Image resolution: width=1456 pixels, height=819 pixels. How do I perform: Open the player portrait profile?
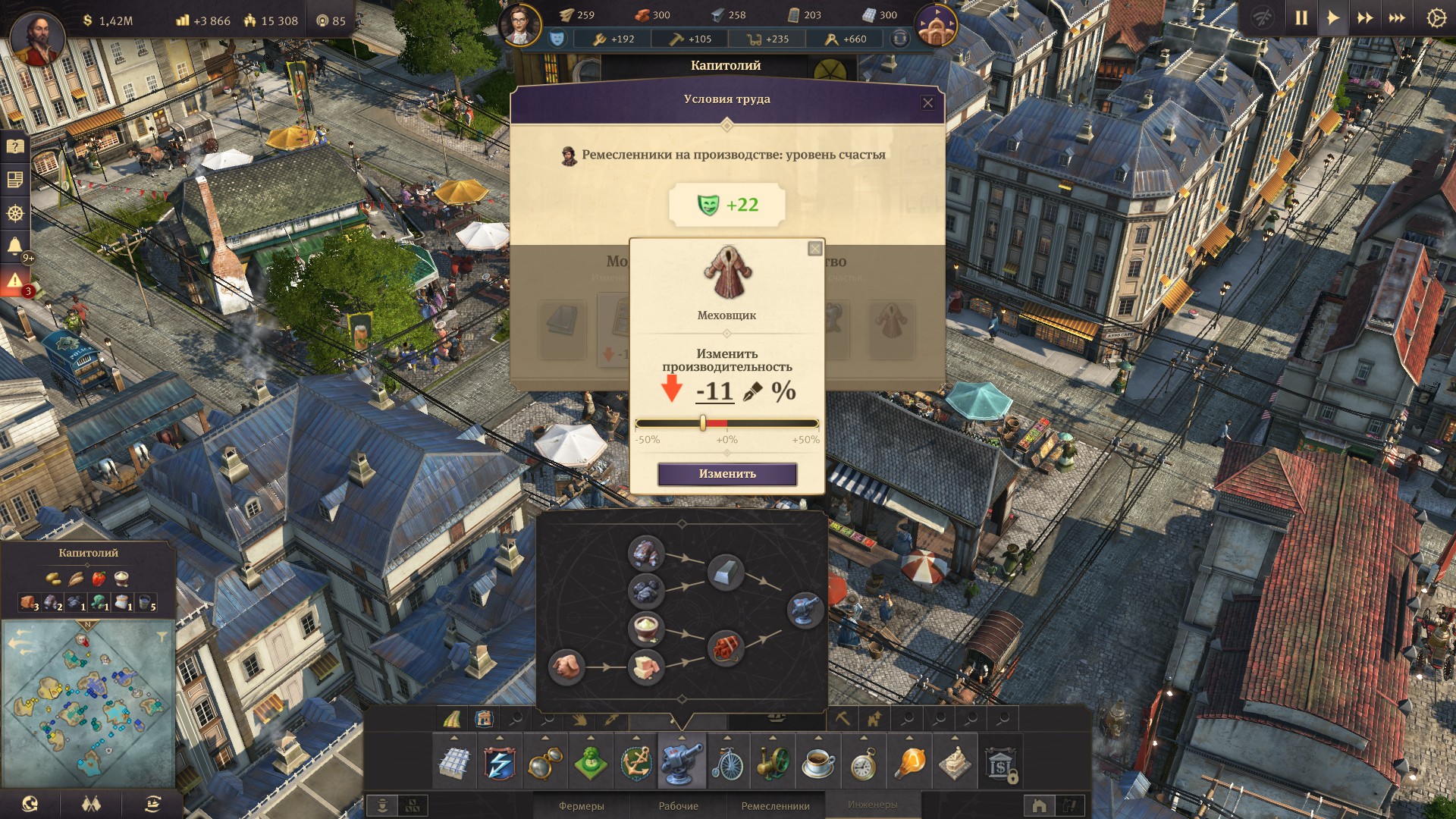(34, 38)
